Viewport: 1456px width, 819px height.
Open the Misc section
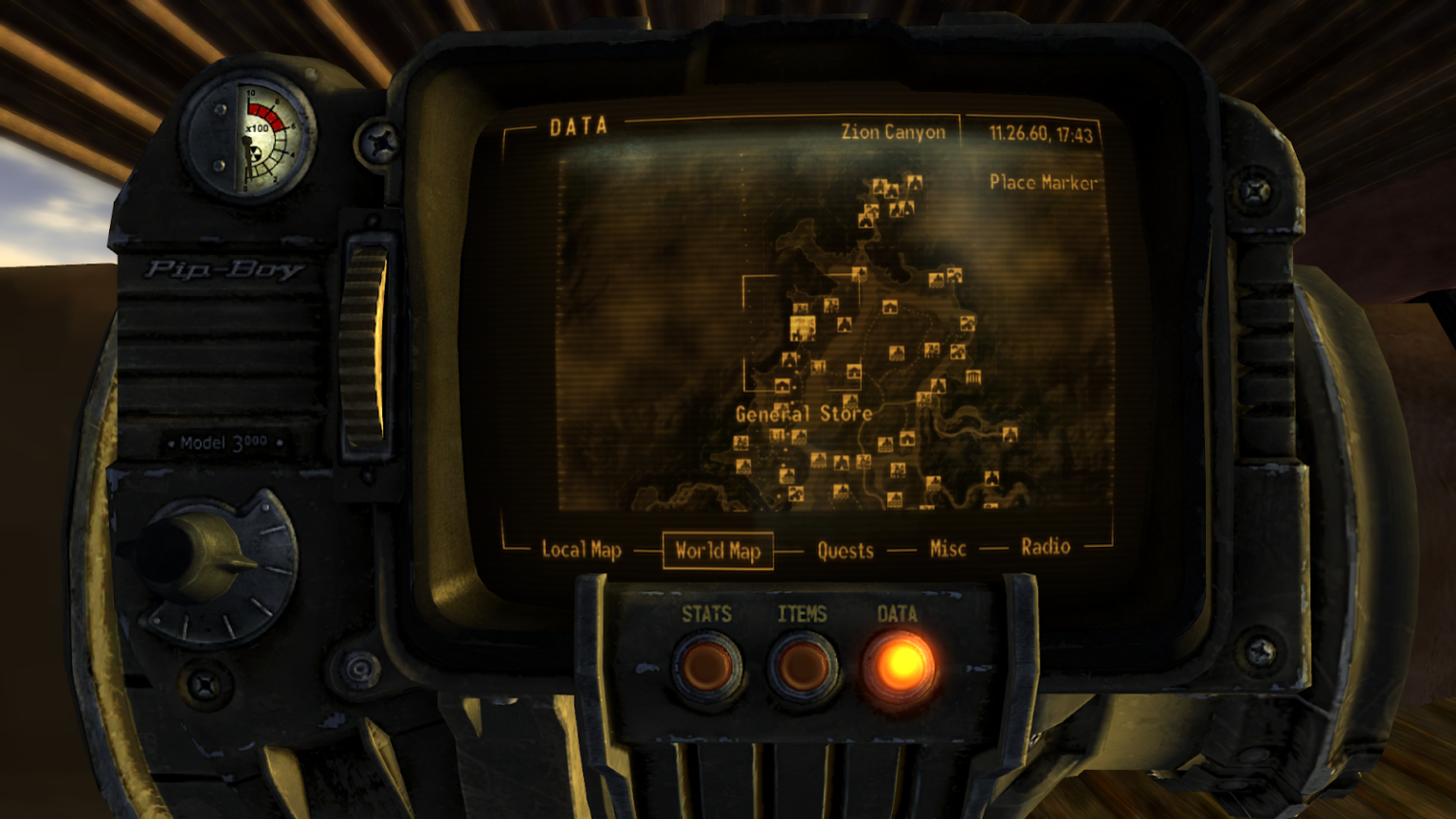(x=946, y=548)
